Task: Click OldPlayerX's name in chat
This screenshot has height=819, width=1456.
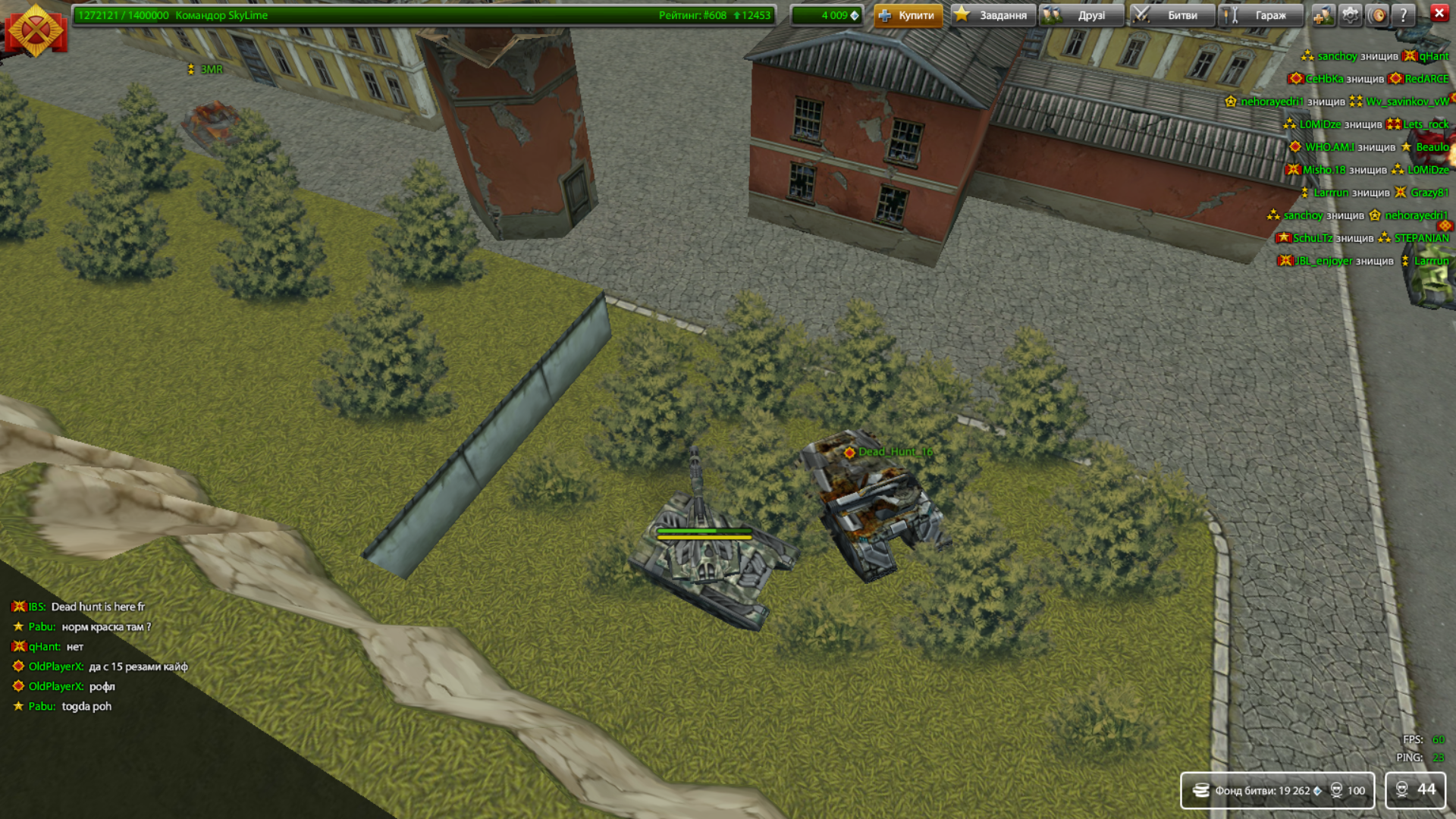Action: tap(55, 666)
